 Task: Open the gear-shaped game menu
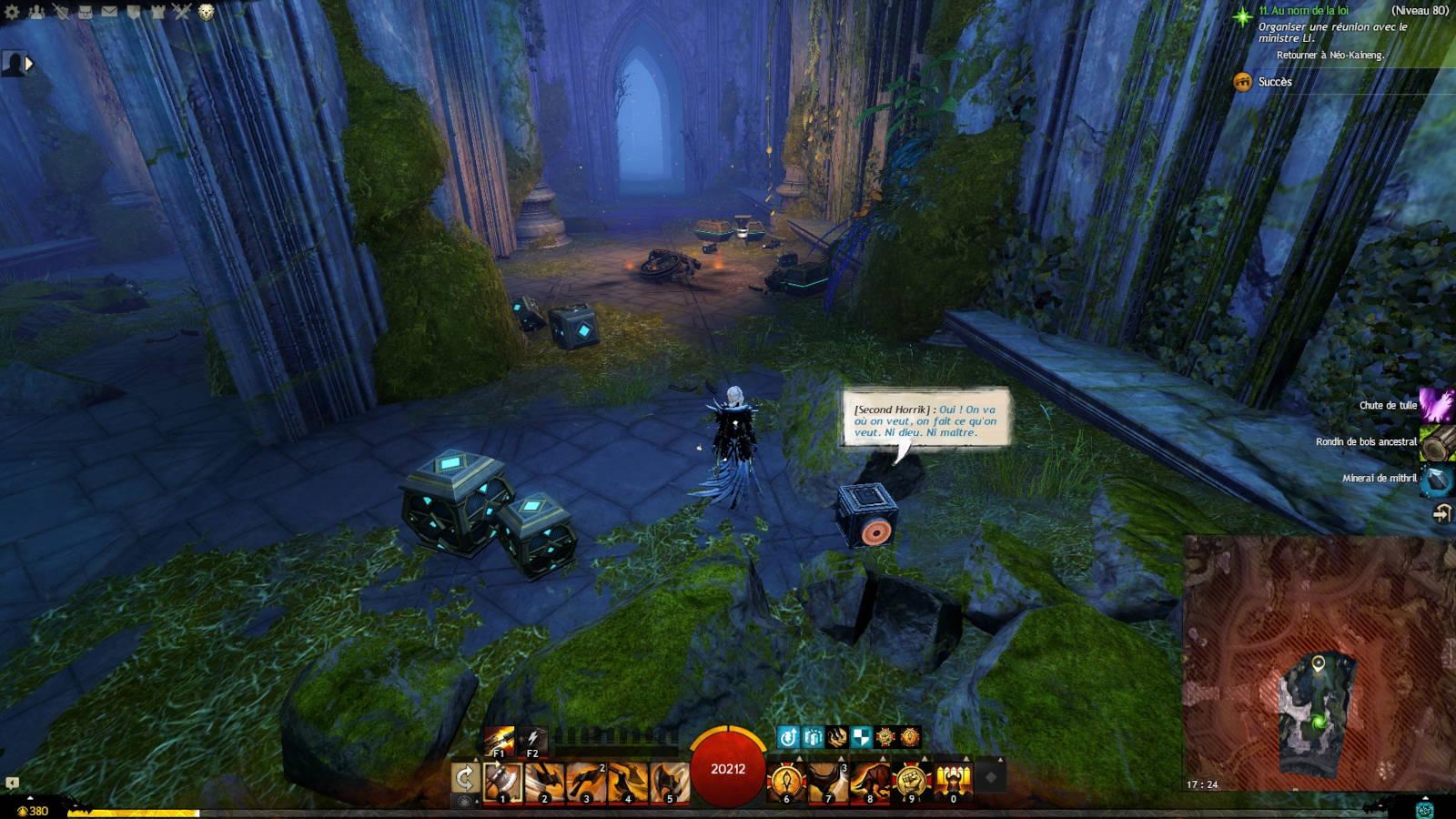12,12
